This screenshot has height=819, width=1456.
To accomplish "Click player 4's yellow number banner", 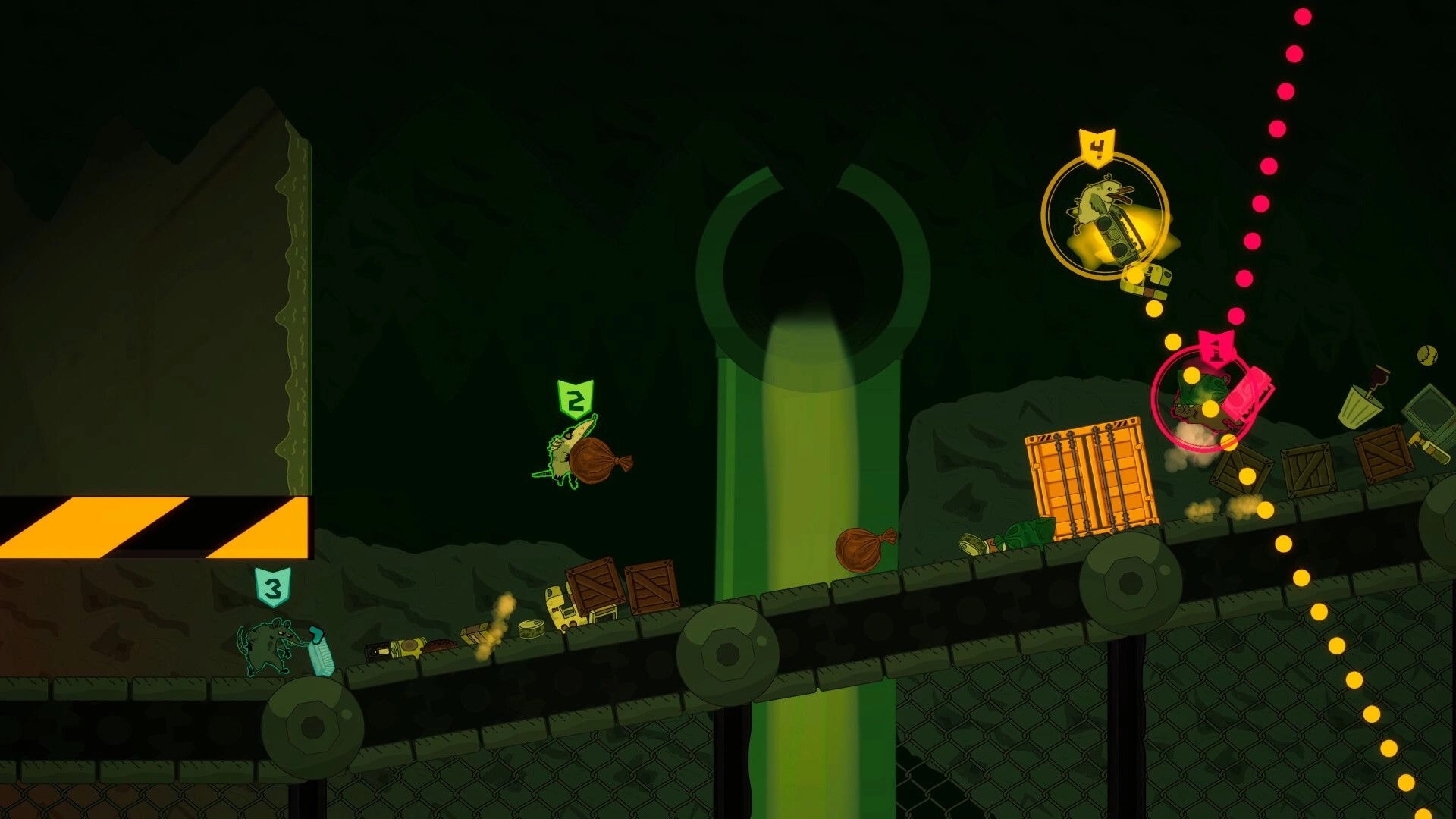I will [x=1099, y=146].
